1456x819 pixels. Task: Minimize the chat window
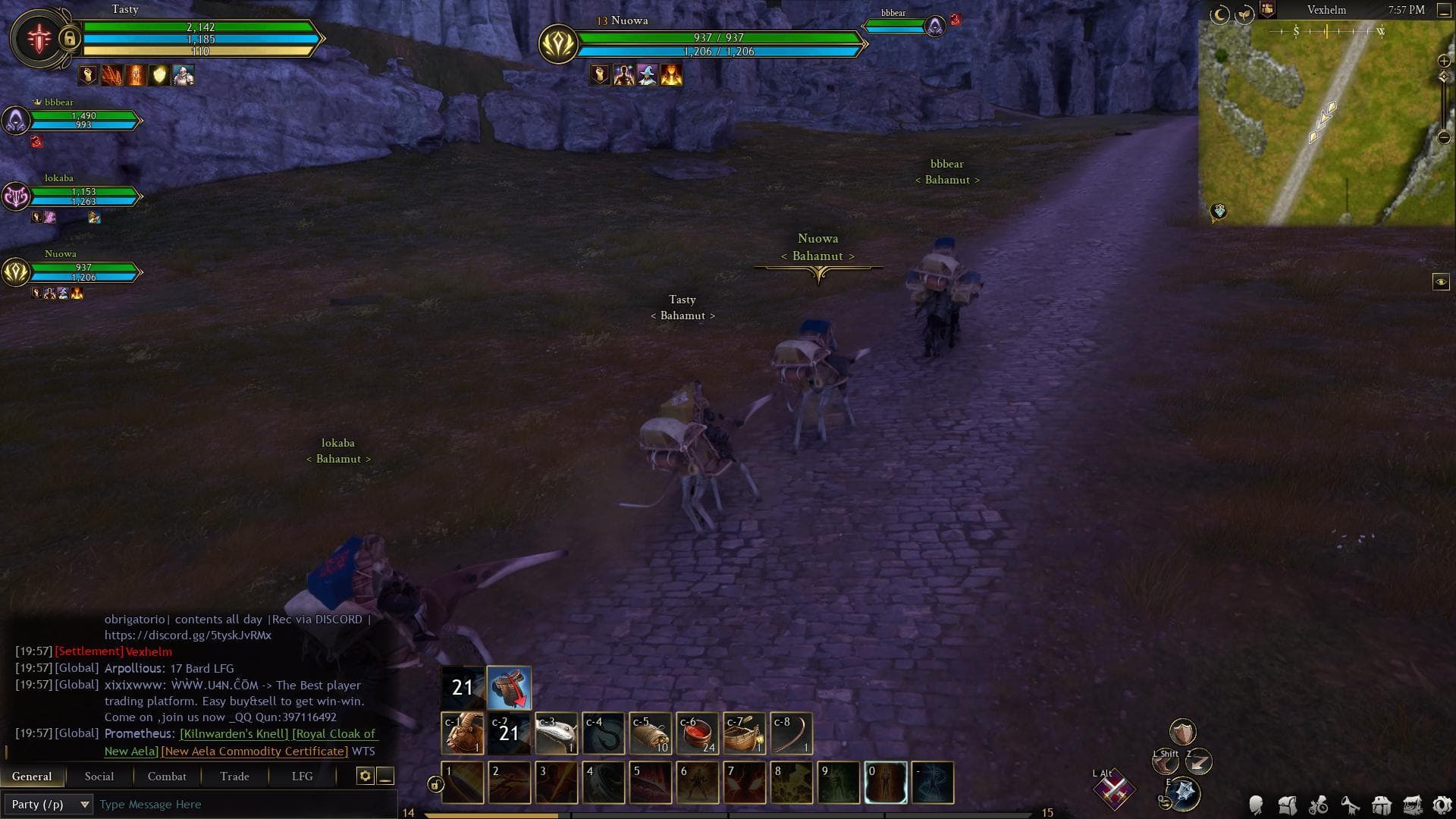[x=385, y=776]
